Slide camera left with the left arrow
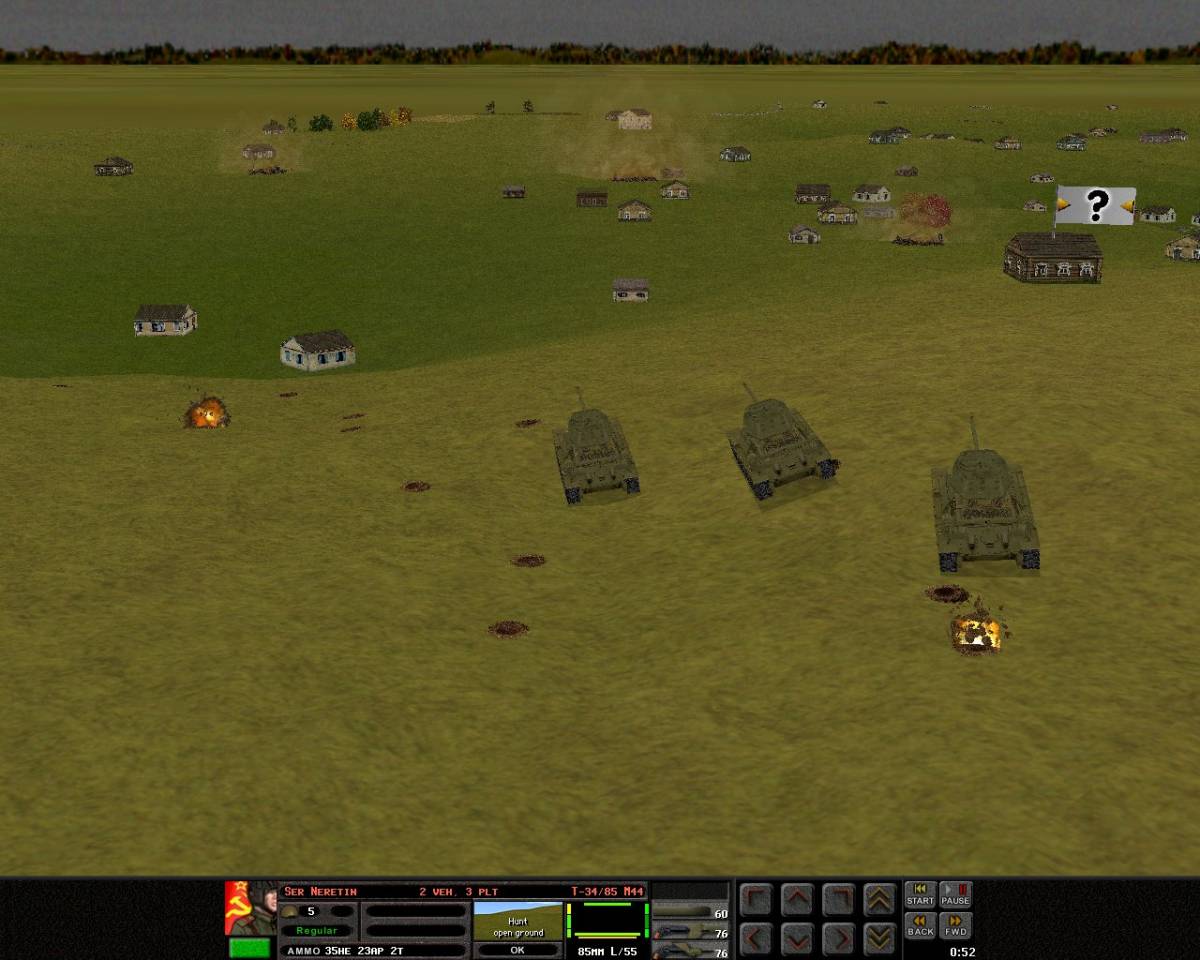 757,938
